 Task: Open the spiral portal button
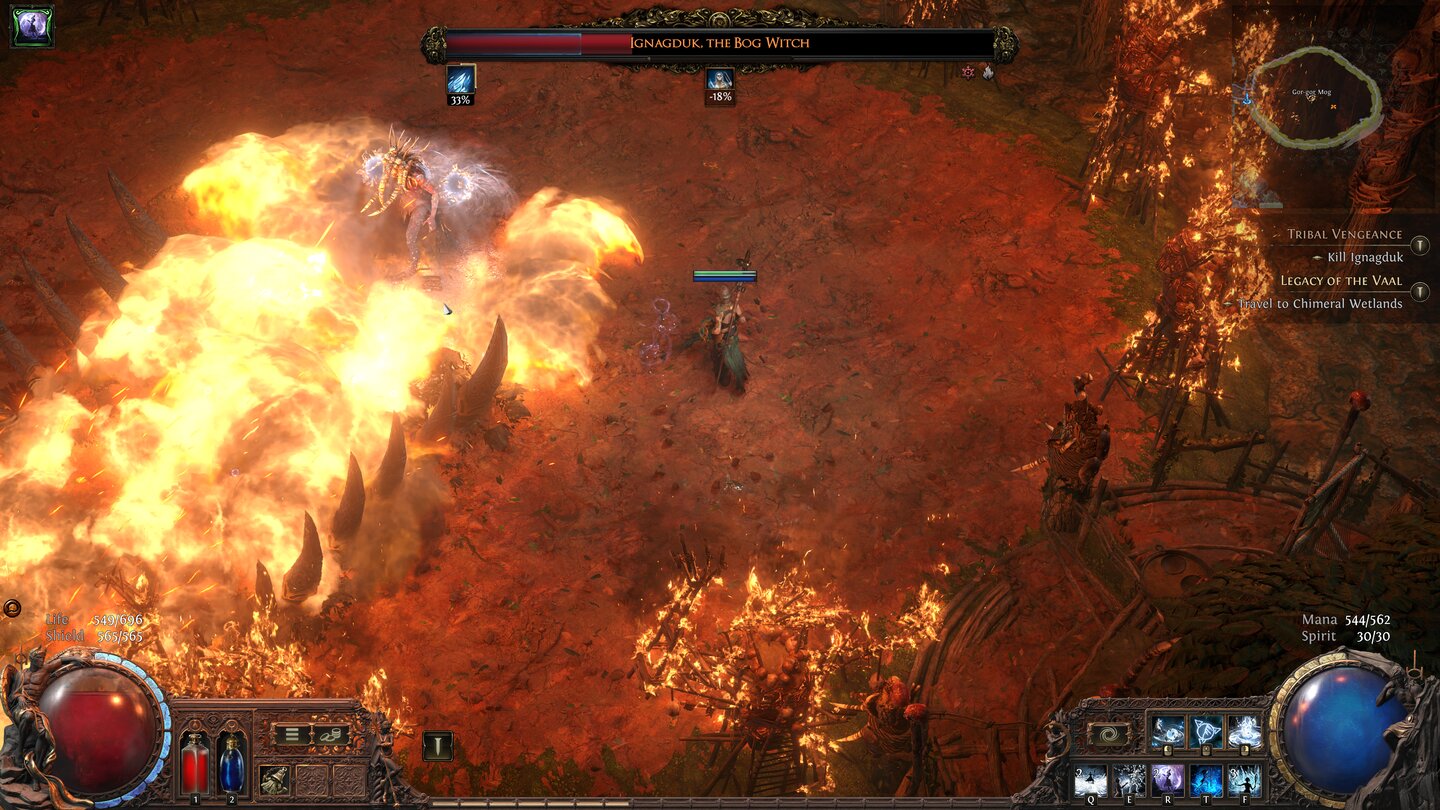(1108, 734)
